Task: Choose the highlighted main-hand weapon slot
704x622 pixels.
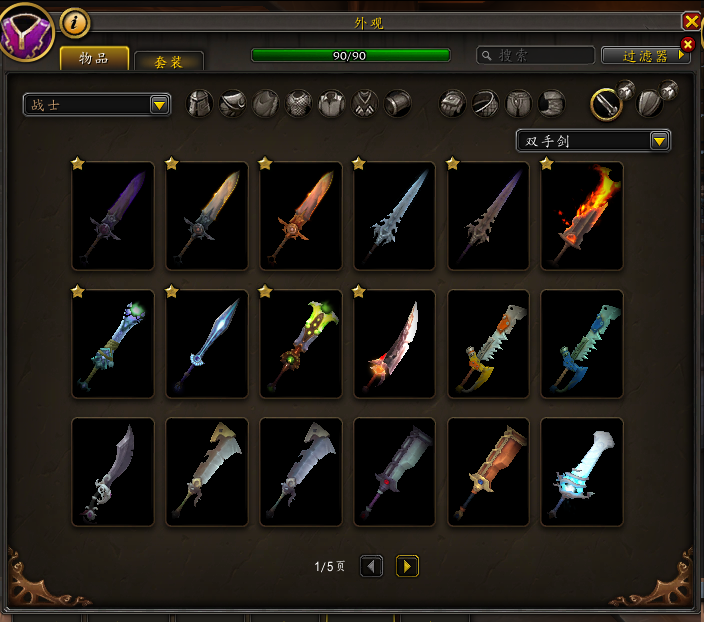Action: 606,103
